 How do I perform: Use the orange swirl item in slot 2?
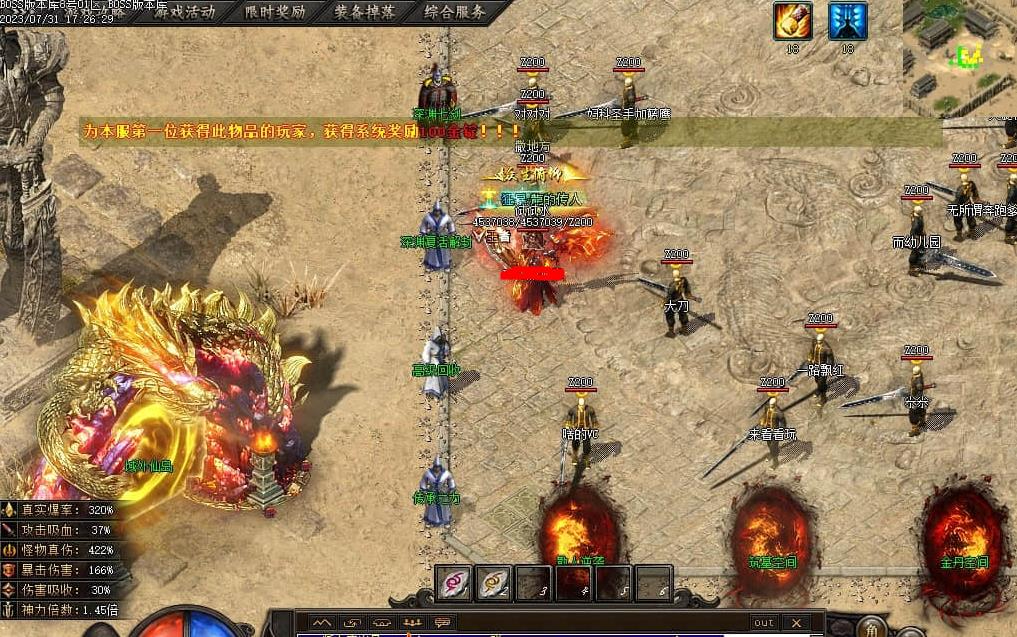coord(492,583)
